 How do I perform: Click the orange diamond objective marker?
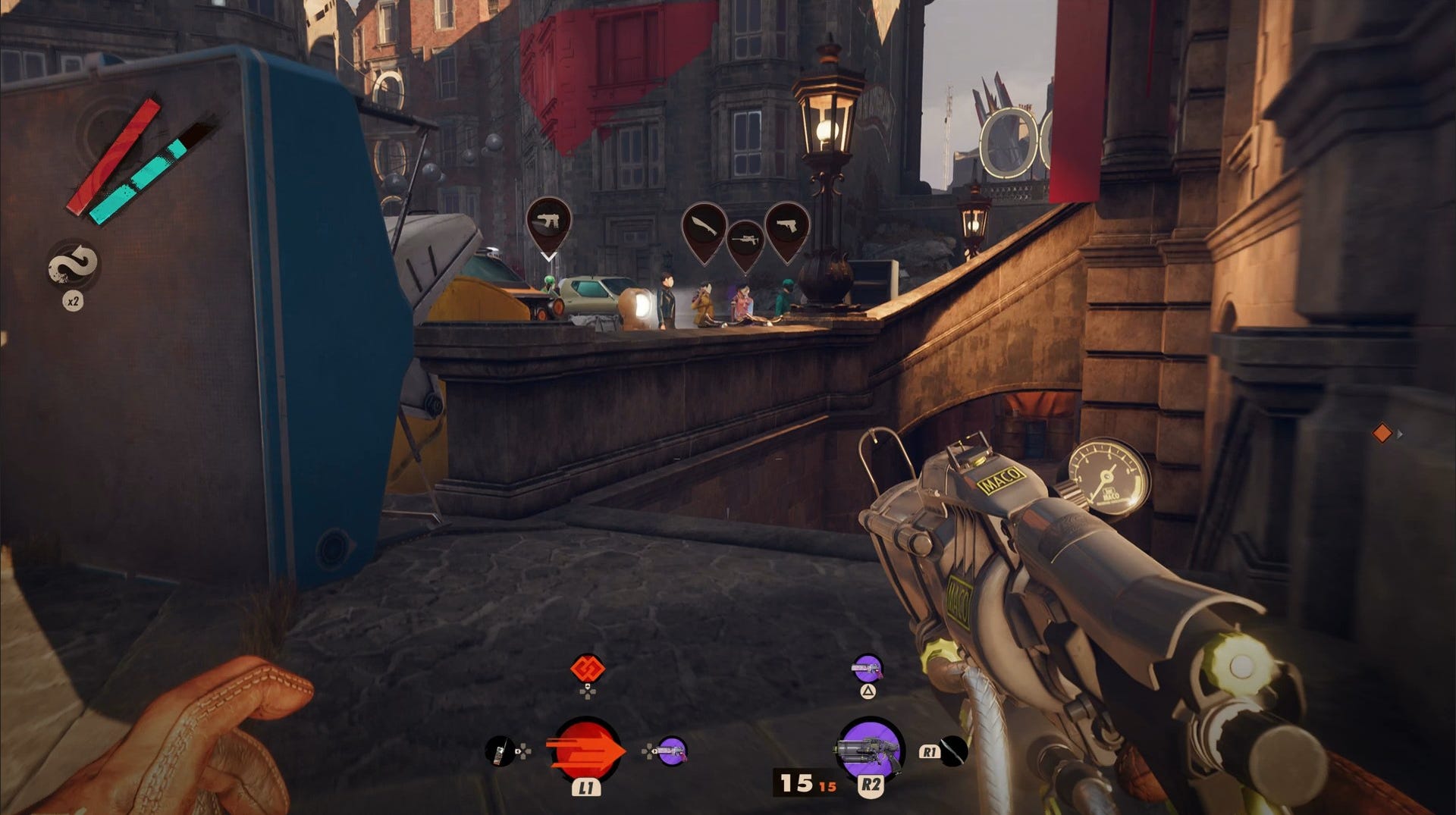pos(1382,433)
